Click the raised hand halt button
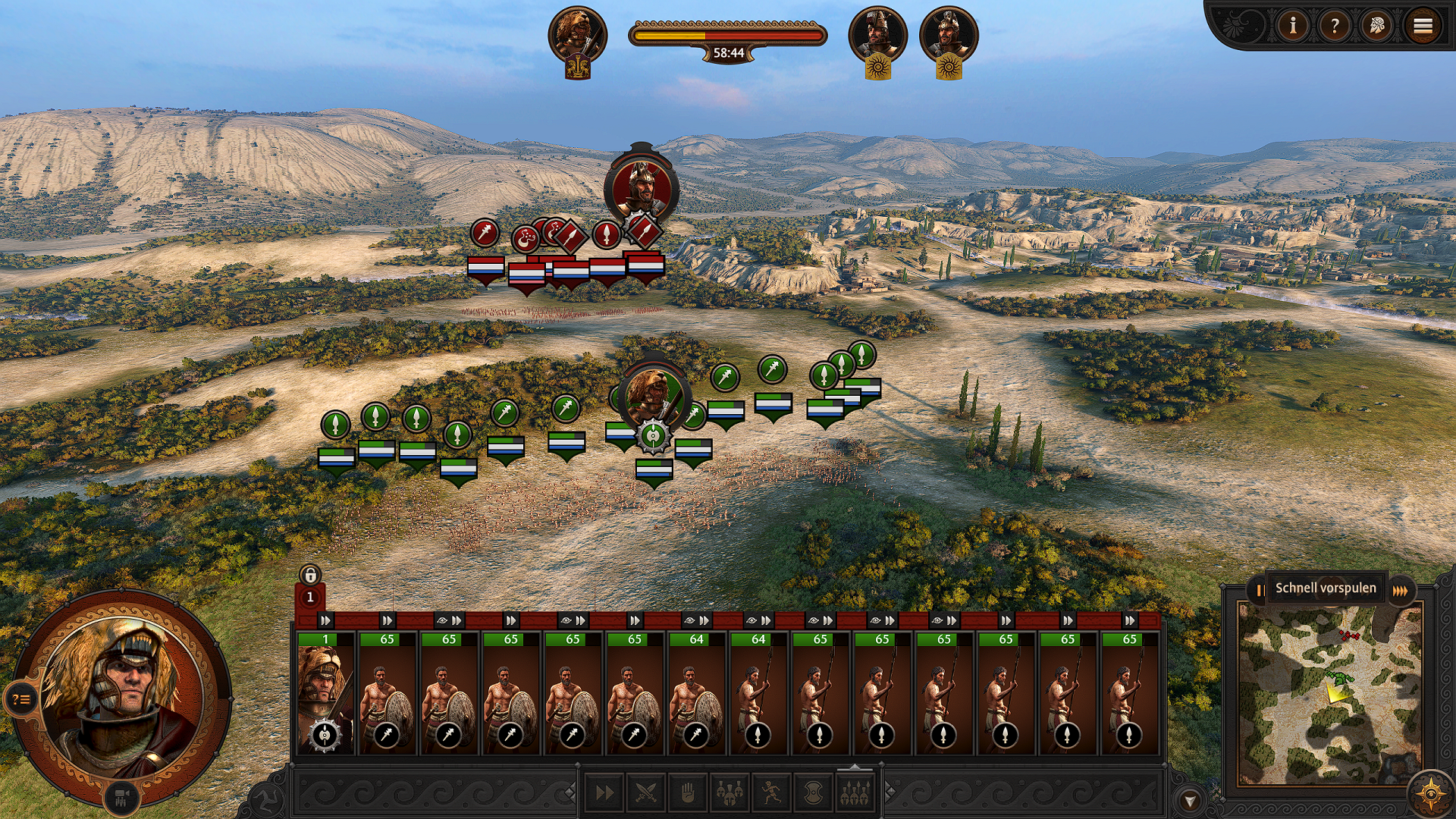This screenshot has height=819, width=1456. (x=688, y=793)
